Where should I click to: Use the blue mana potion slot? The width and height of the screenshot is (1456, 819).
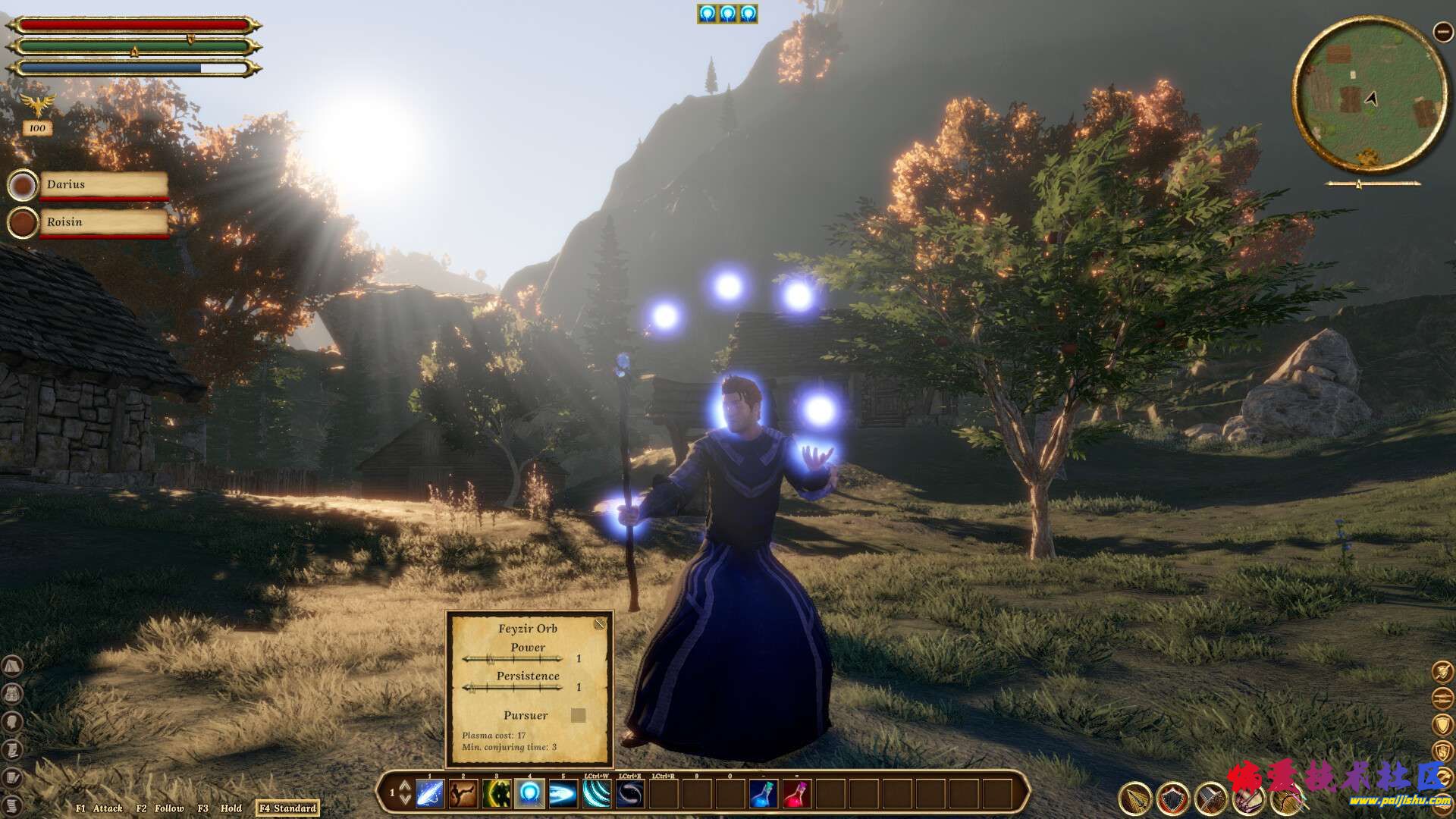coord(763,794)
